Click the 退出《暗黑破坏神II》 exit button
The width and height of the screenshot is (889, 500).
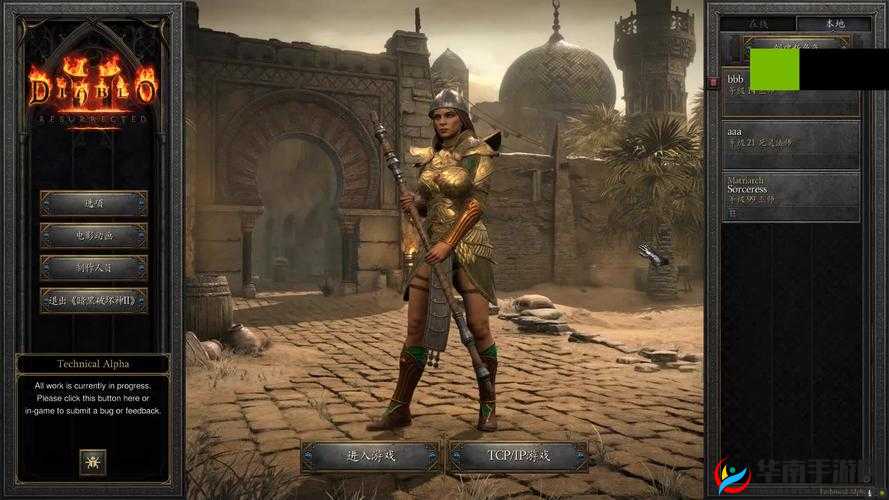93,300
